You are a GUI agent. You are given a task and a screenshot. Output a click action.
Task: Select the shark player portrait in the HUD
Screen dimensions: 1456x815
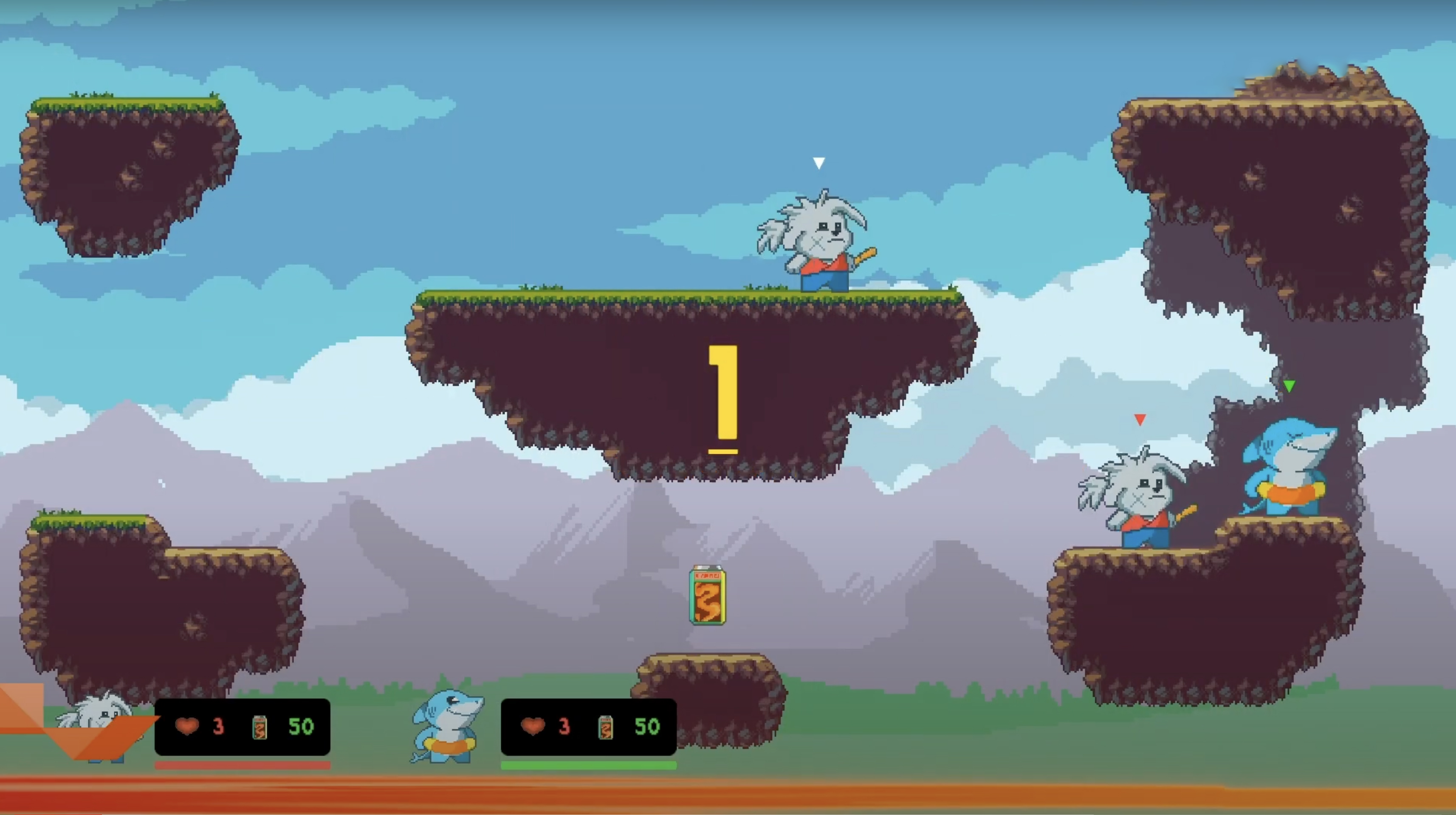point(447,726)
